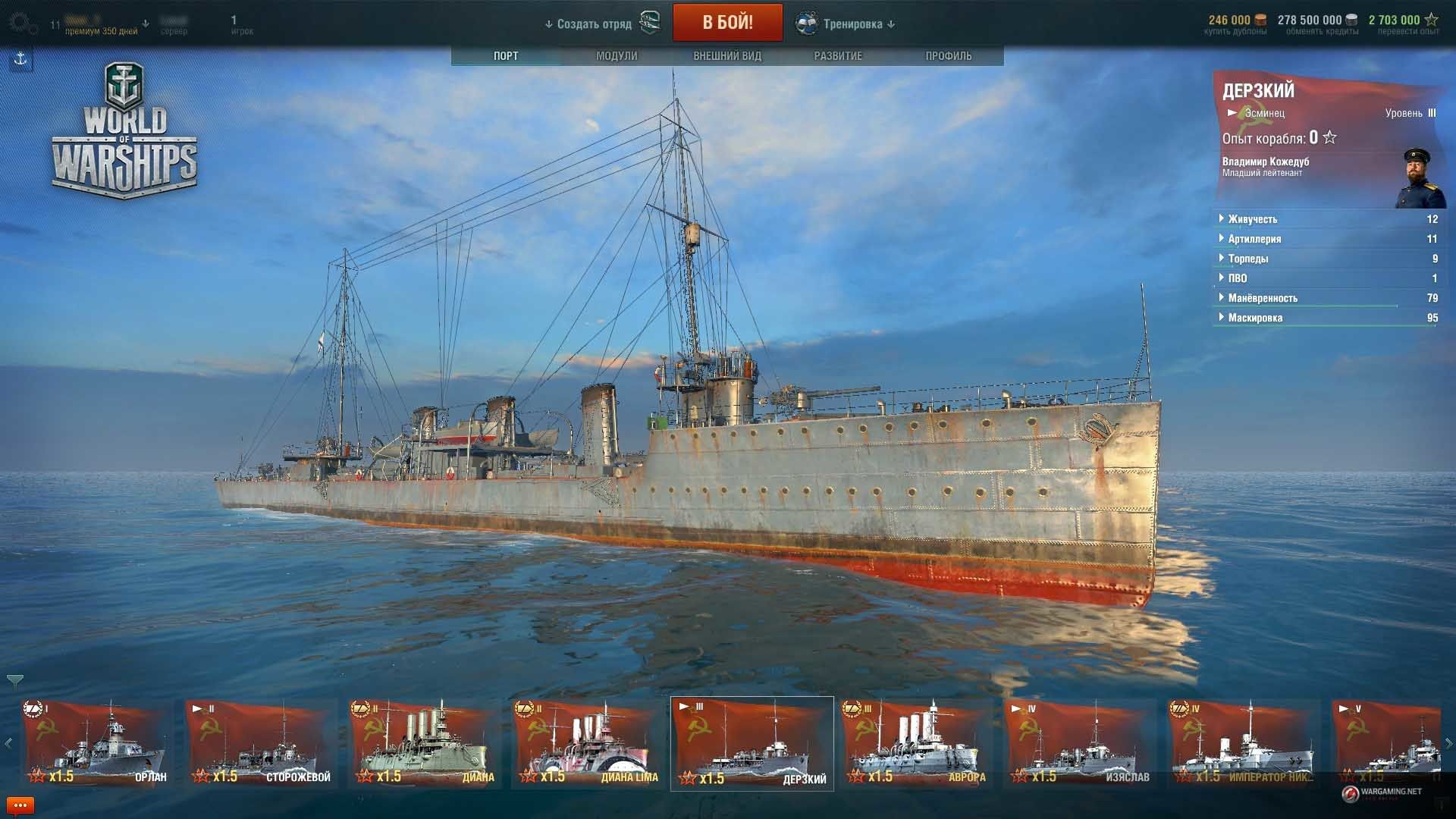
Task: Expand the Артиллерия stat row
Action: [1254, 239]
